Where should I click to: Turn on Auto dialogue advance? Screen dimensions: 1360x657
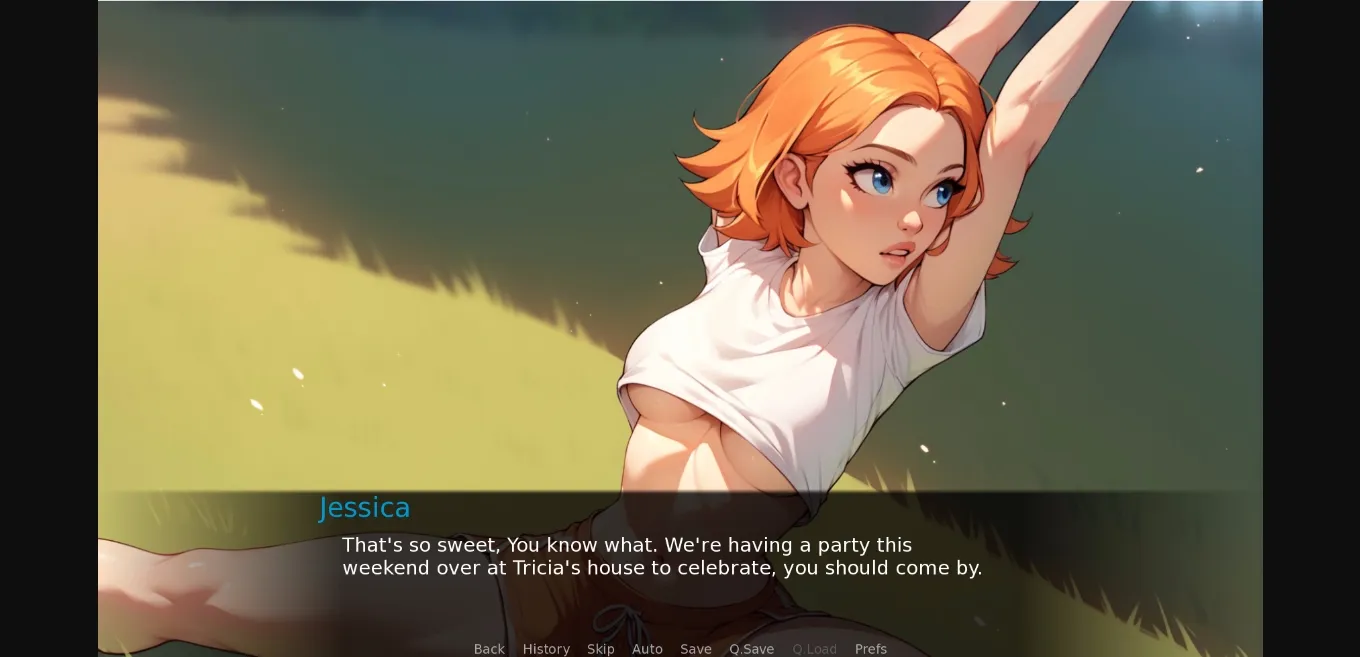647,649
